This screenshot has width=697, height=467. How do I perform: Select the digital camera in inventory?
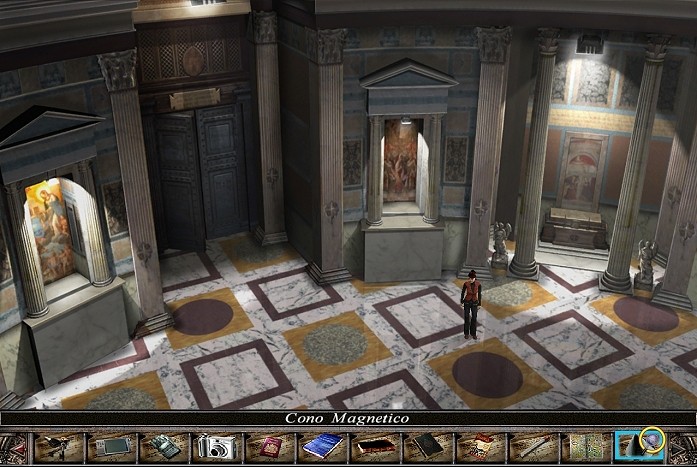pos(215,446)
